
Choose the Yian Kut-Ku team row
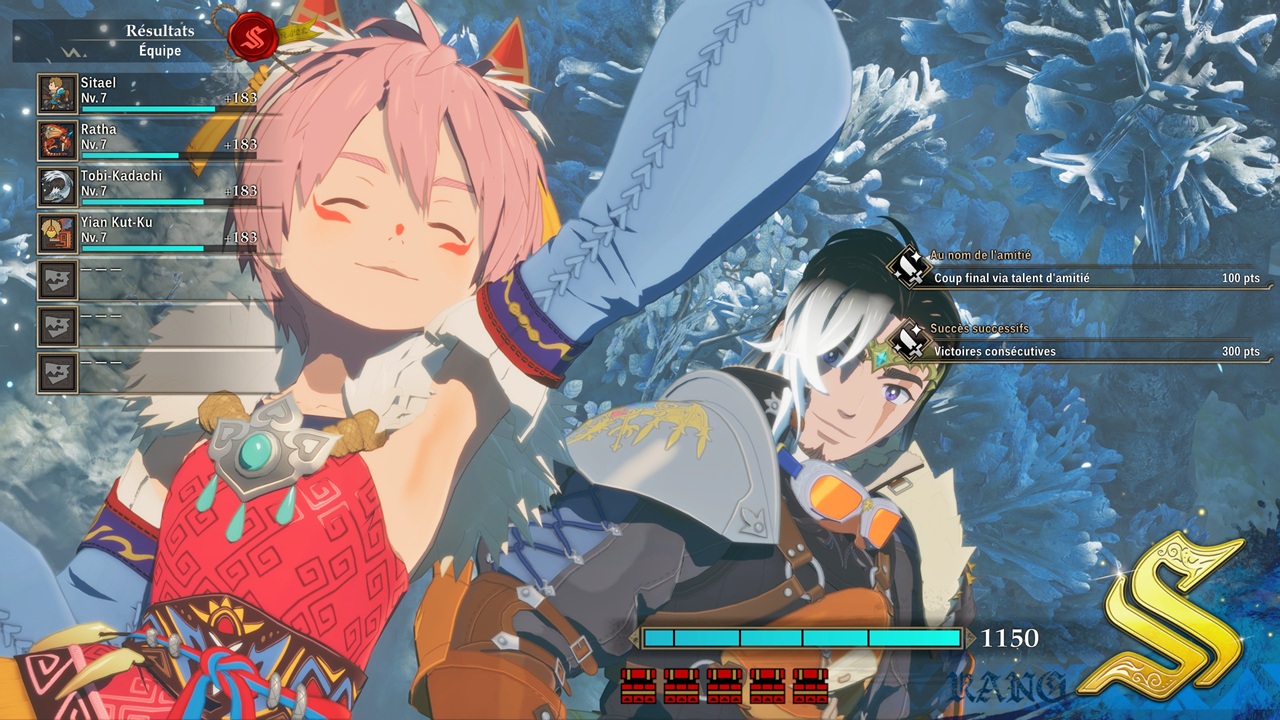click(148, 233)
